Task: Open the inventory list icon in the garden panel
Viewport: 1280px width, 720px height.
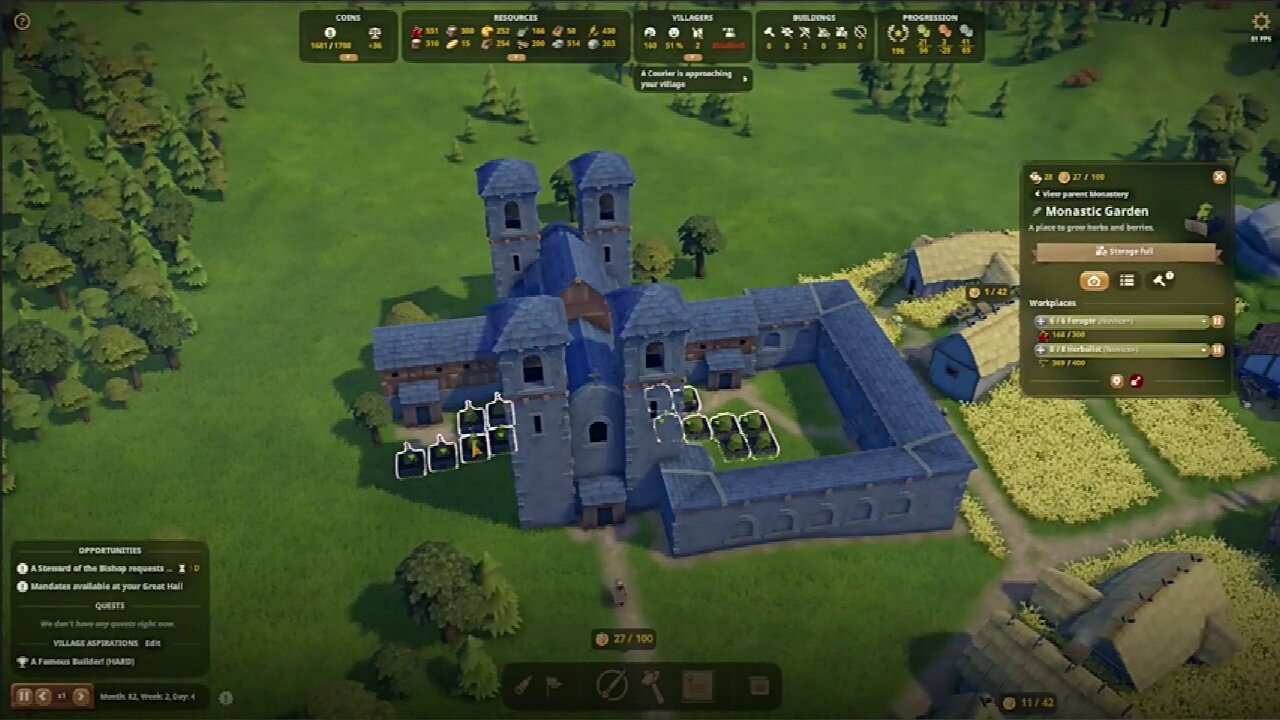Action: coord(1126,281)
